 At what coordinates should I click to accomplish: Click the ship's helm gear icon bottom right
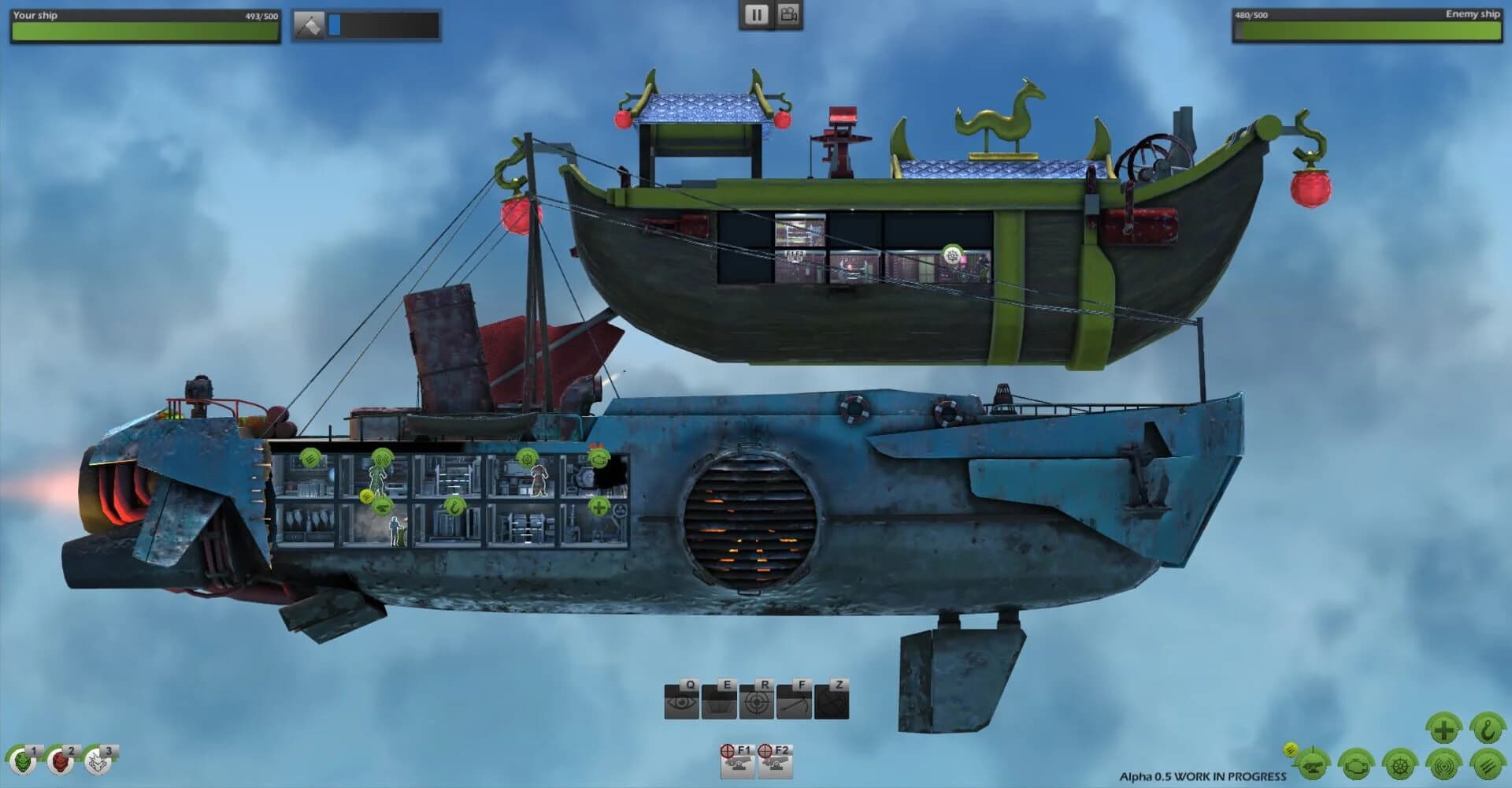pos(1400,766)
